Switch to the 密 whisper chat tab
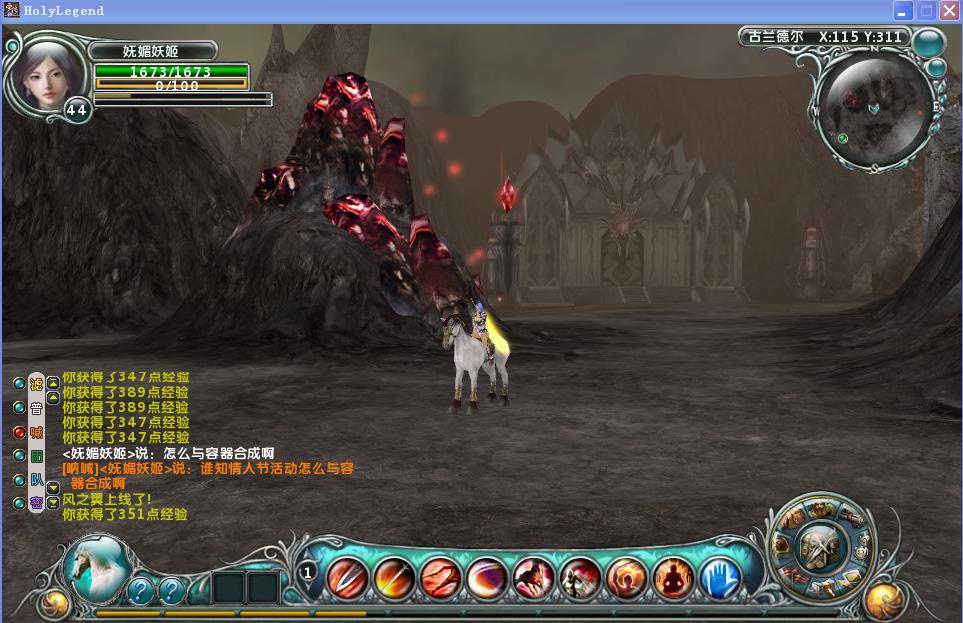963x623 pixels. coord(36,502)
